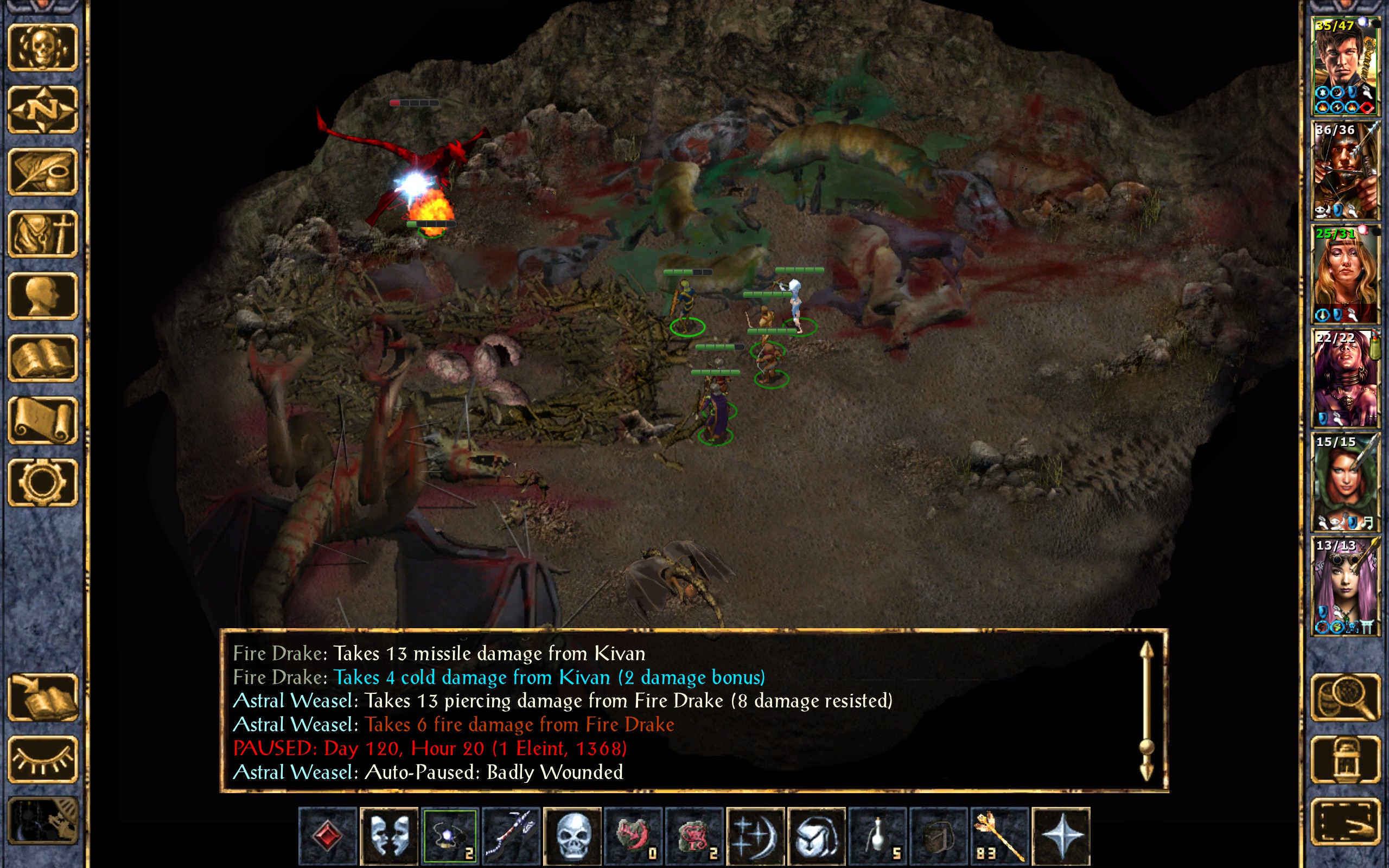The width and height of the screenshot is (1389, 868).
Task: Choose the talk masks action button
Action: click(389, 835)
